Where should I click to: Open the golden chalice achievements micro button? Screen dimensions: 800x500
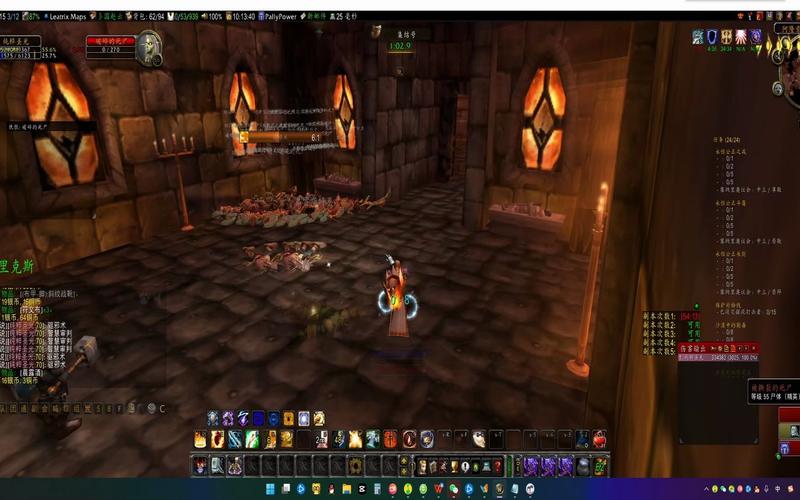pyautogui.click(x=454, y=465)
